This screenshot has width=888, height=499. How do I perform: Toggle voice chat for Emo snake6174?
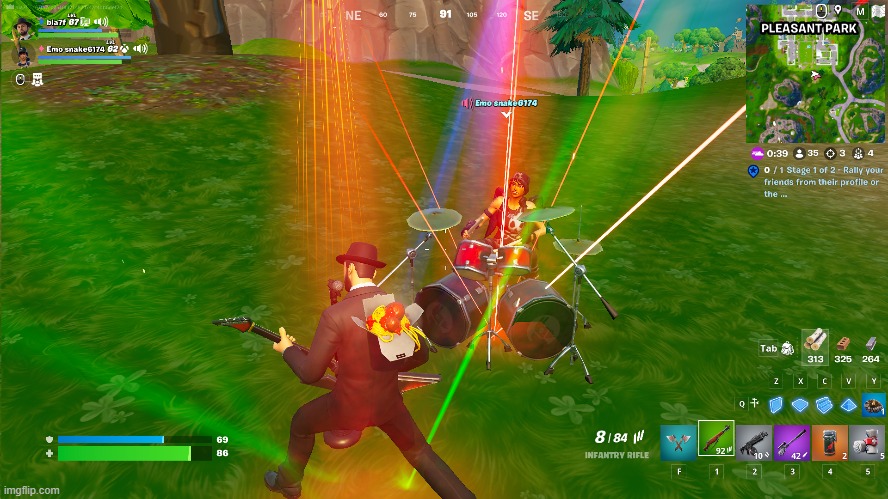(x=141, y=48)
